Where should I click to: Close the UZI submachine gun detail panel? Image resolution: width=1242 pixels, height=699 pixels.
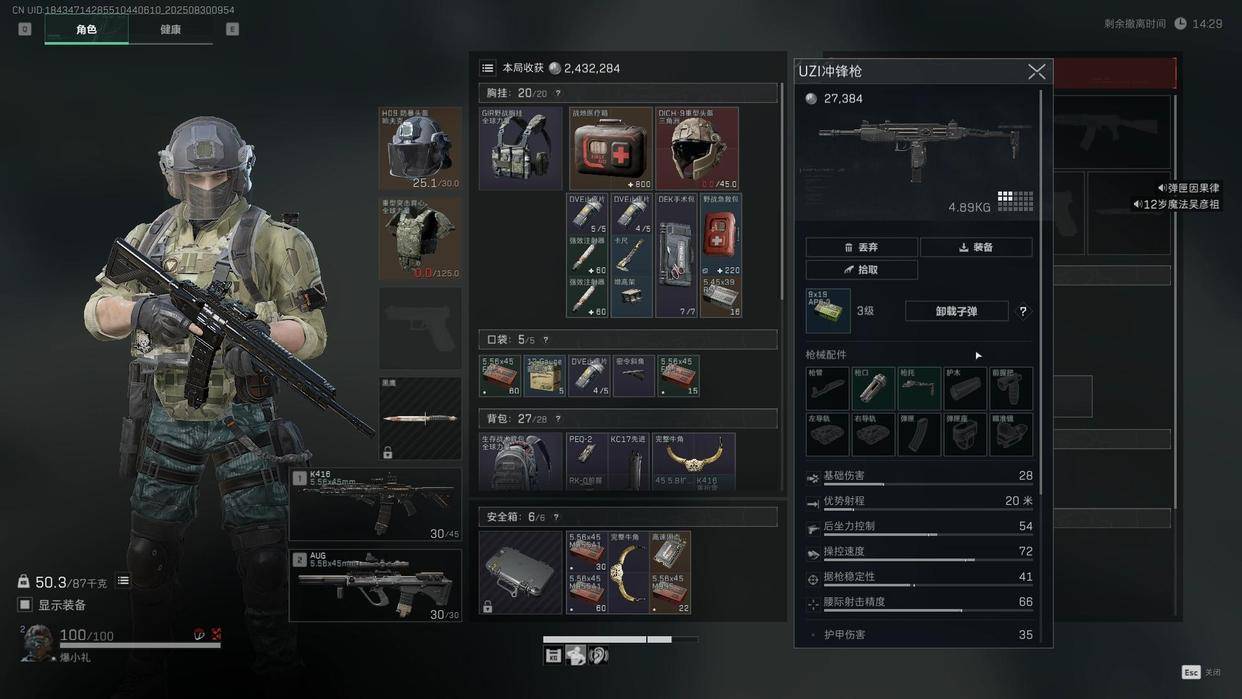[x=1036, y=71]
